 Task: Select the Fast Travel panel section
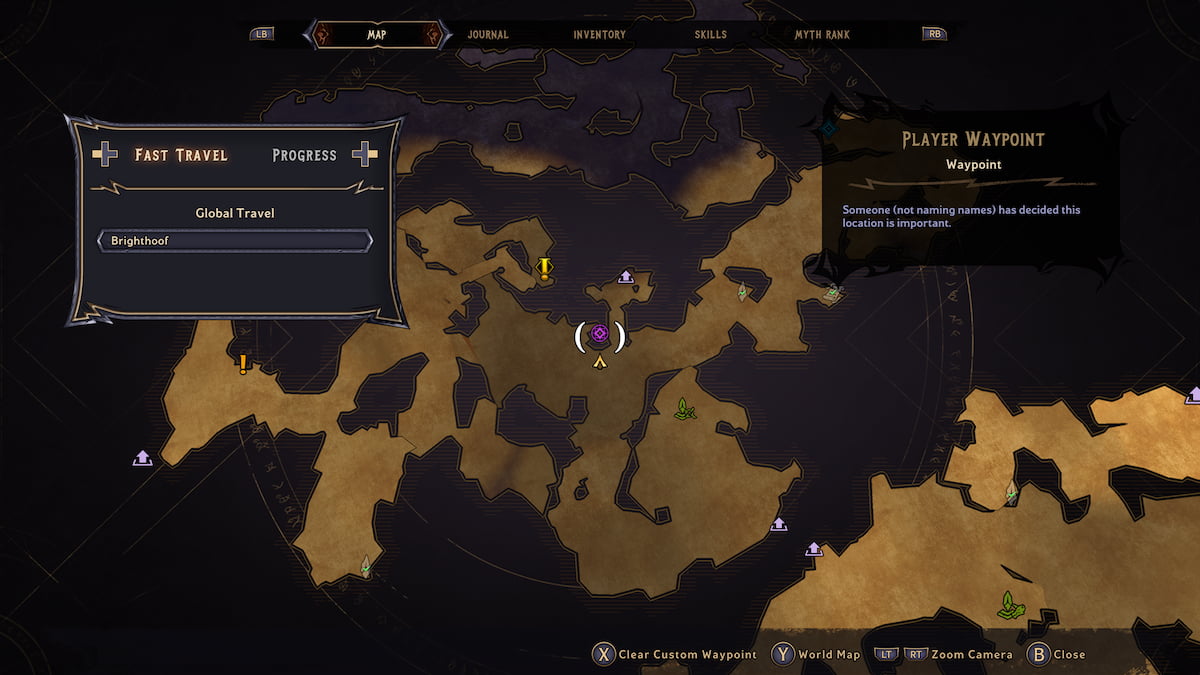pos(181,155)
